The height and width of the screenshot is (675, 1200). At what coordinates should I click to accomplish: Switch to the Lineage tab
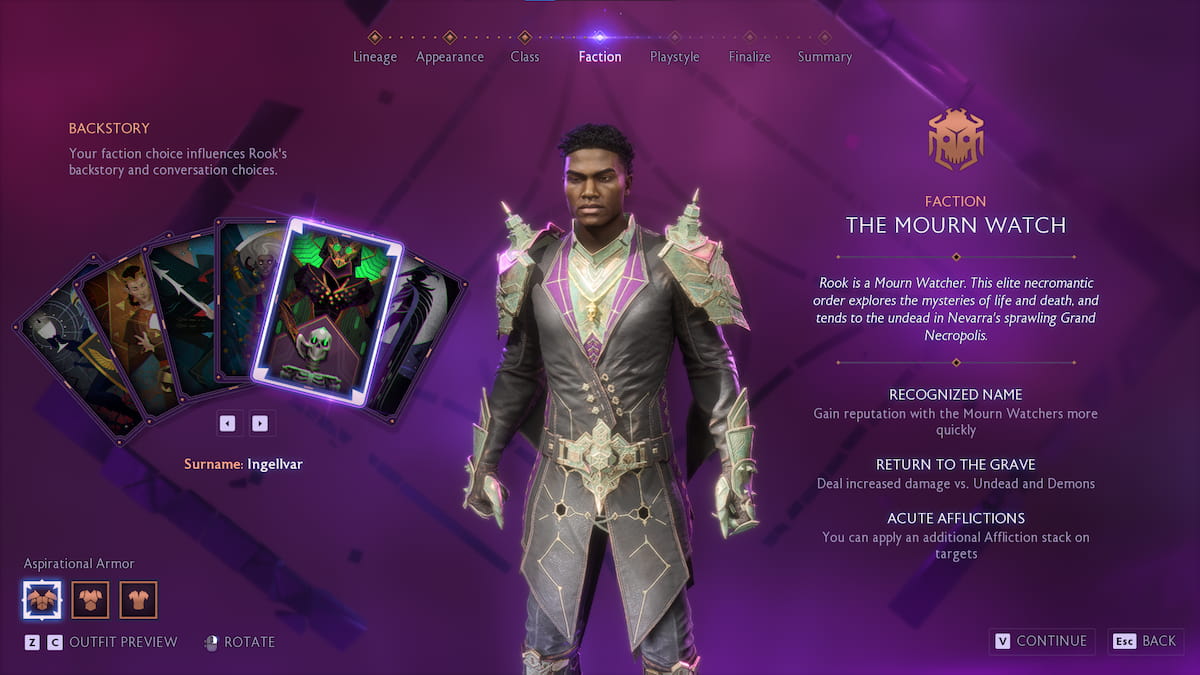(x=375, y=56)
